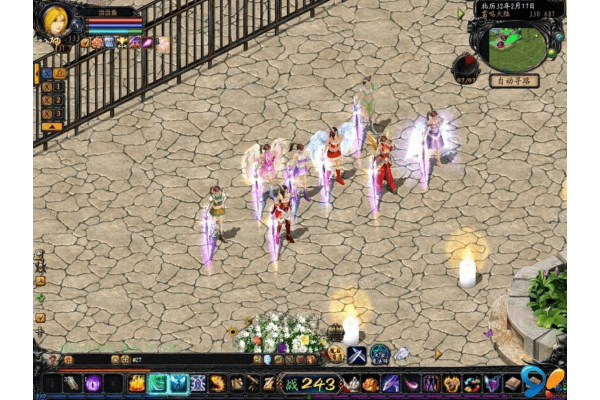600x400 pixels.
Task: Activate the blue winged skill icon
Action: (x=179, y=383)
